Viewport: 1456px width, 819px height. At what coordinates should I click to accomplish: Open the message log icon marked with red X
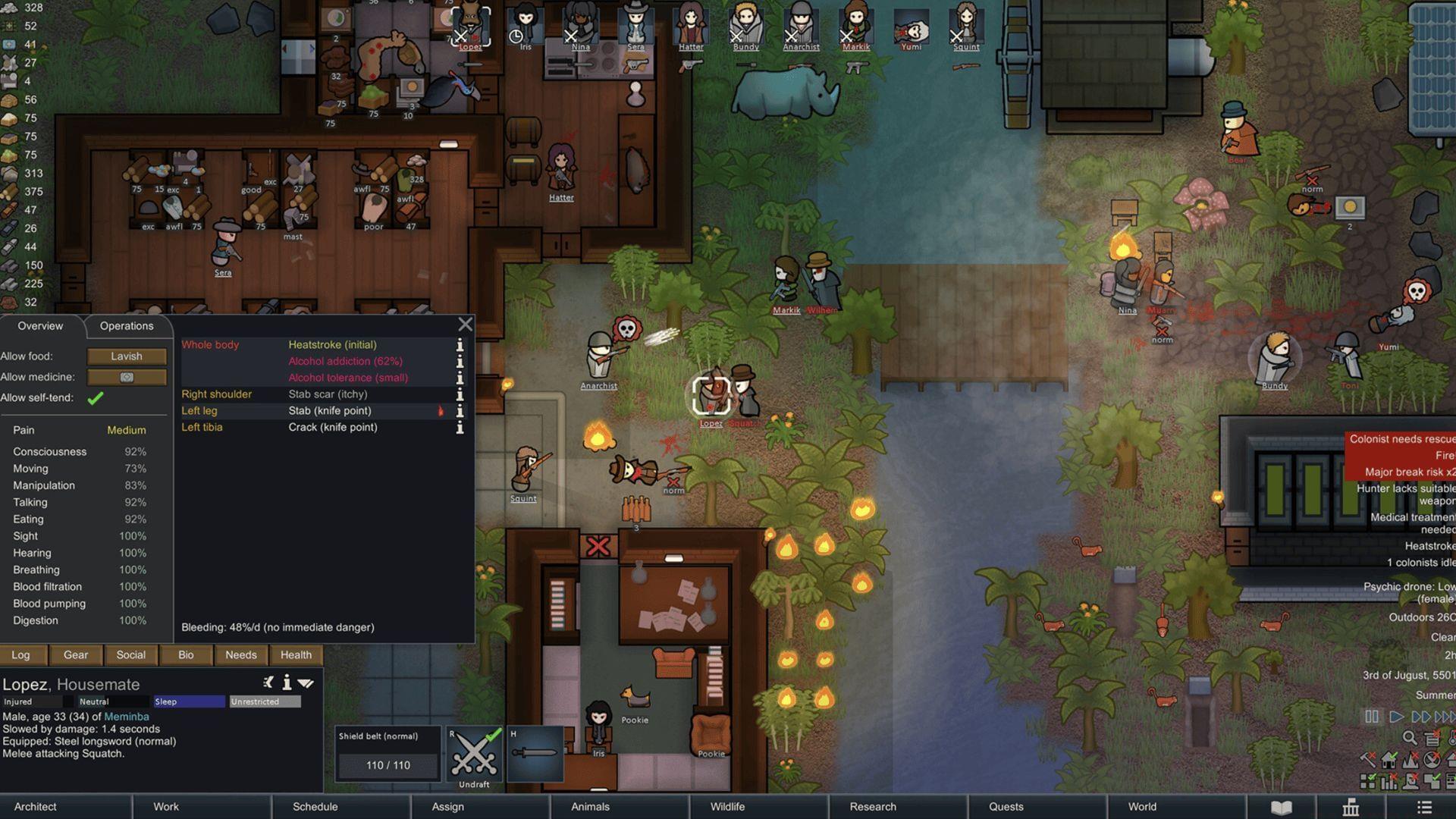tap(1432, 738)
